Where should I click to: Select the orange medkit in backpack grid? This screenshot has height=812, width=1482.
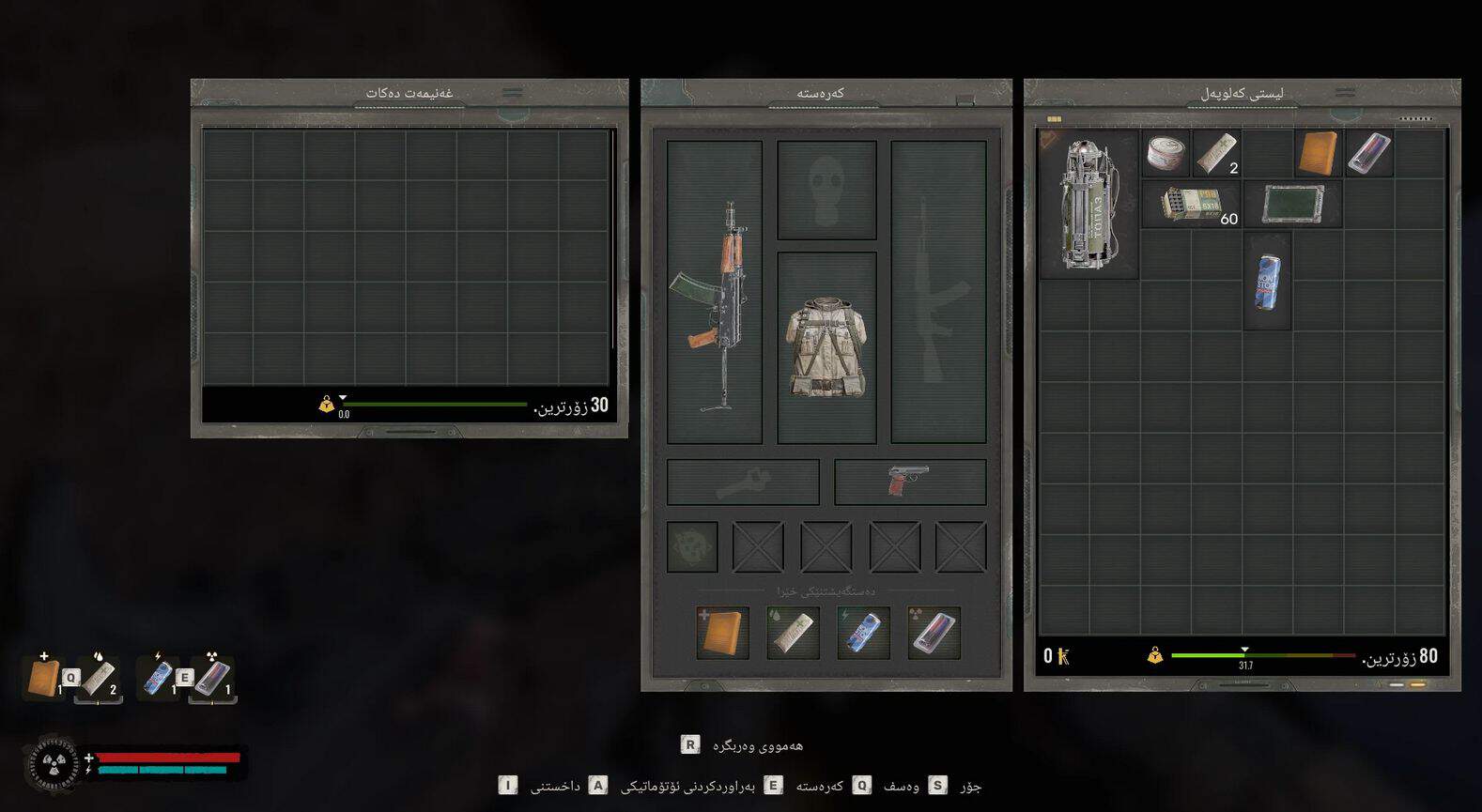point(1318,153)
